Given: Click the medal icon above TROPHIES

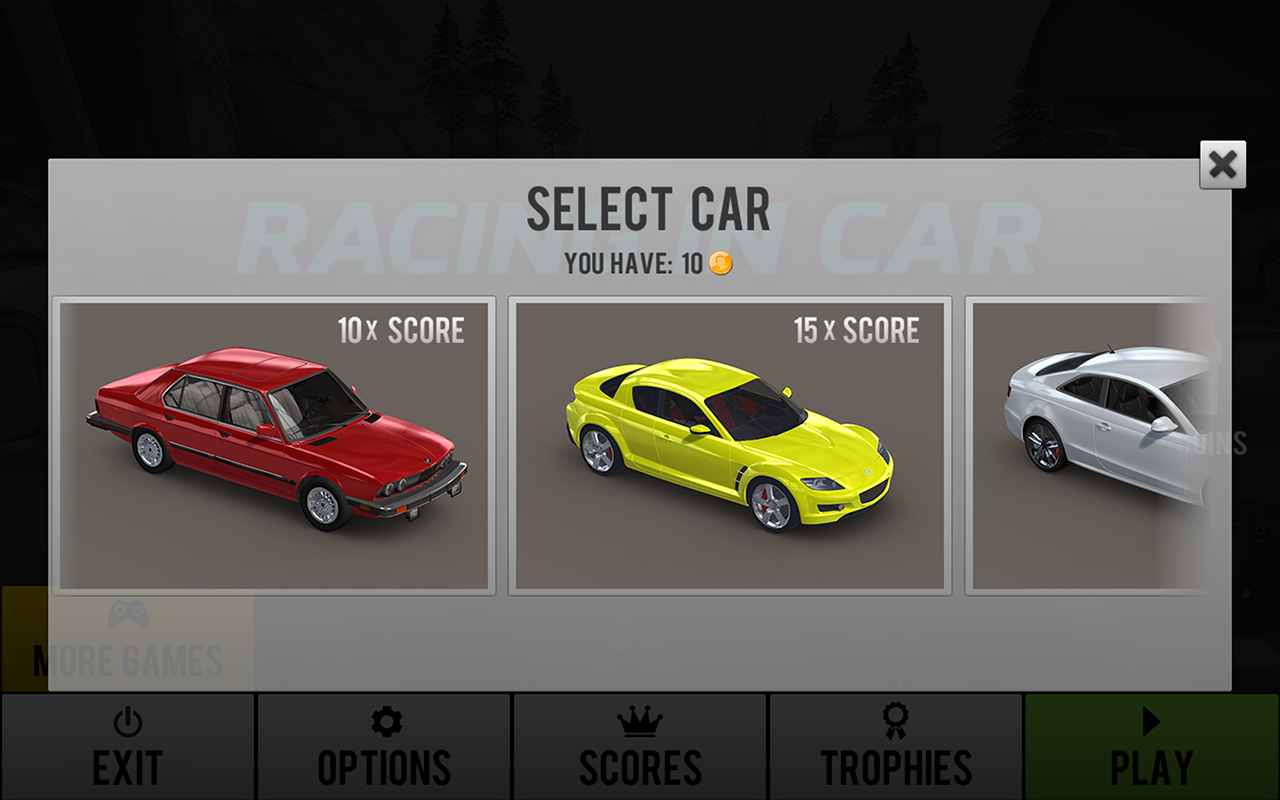Looking at the screenshot, I should [895, 718].
